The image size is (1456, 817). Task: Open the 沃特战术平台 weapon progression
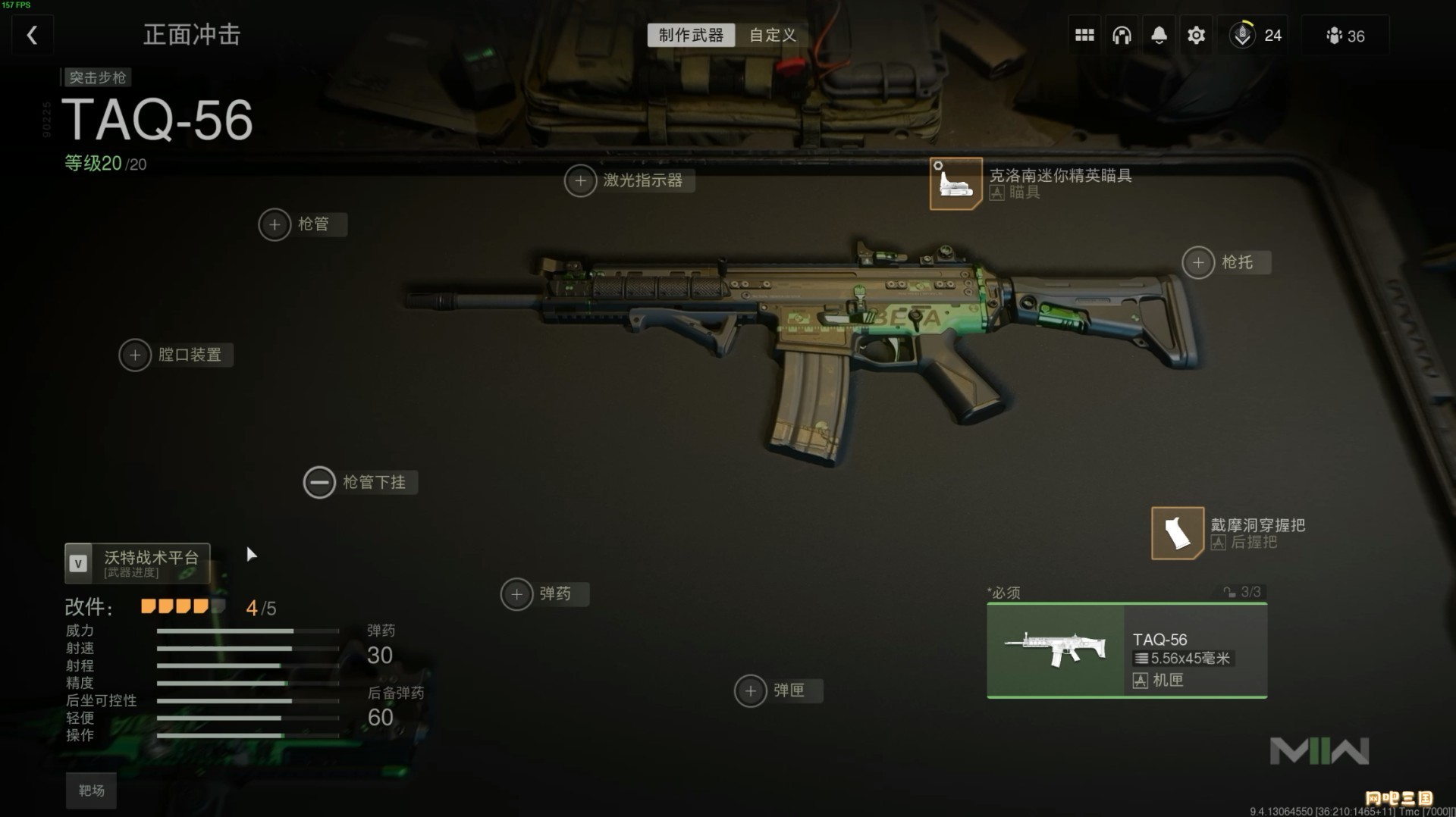click(137, 563)
